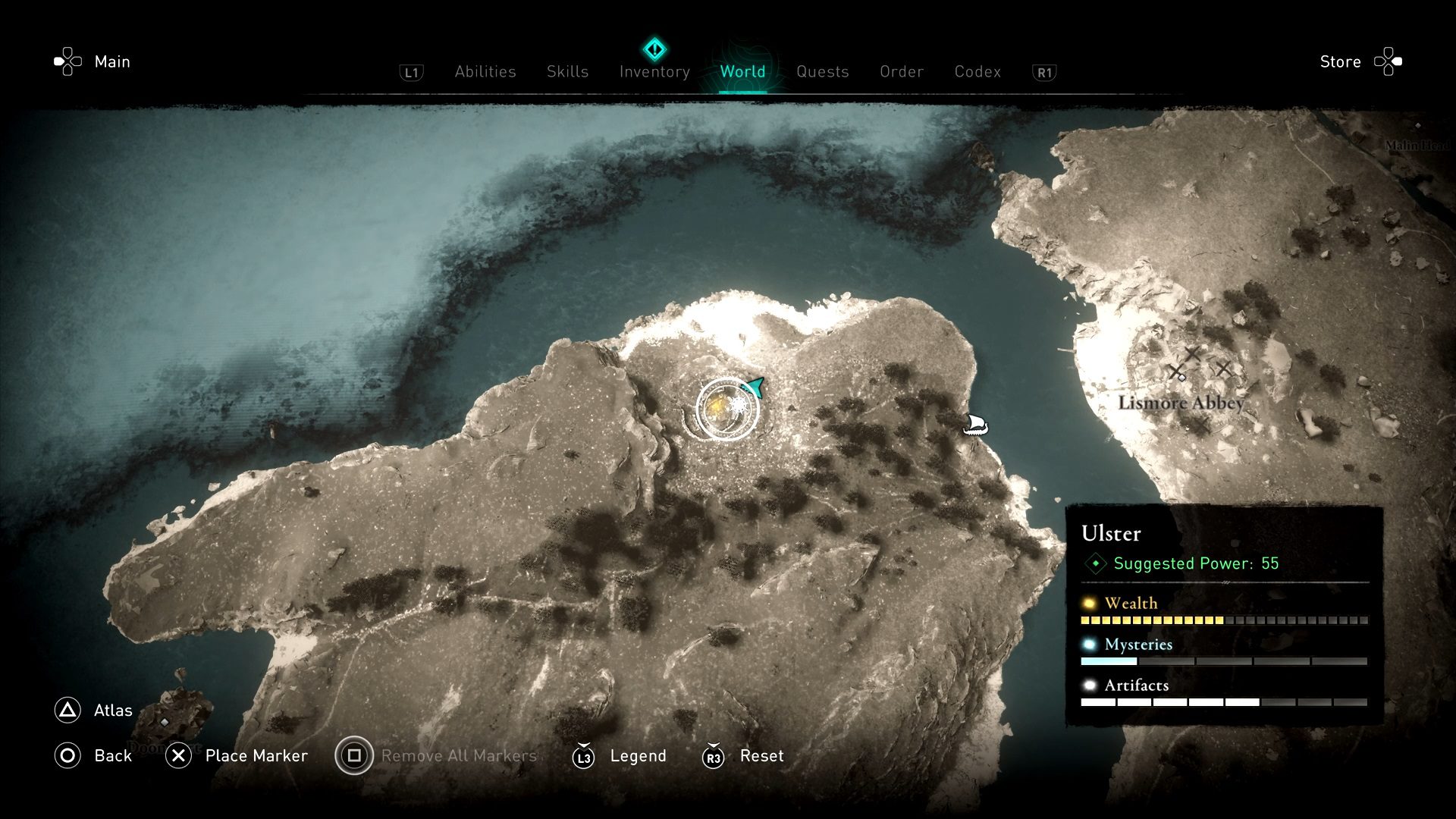Choose Place Marker

click(256, 756)
